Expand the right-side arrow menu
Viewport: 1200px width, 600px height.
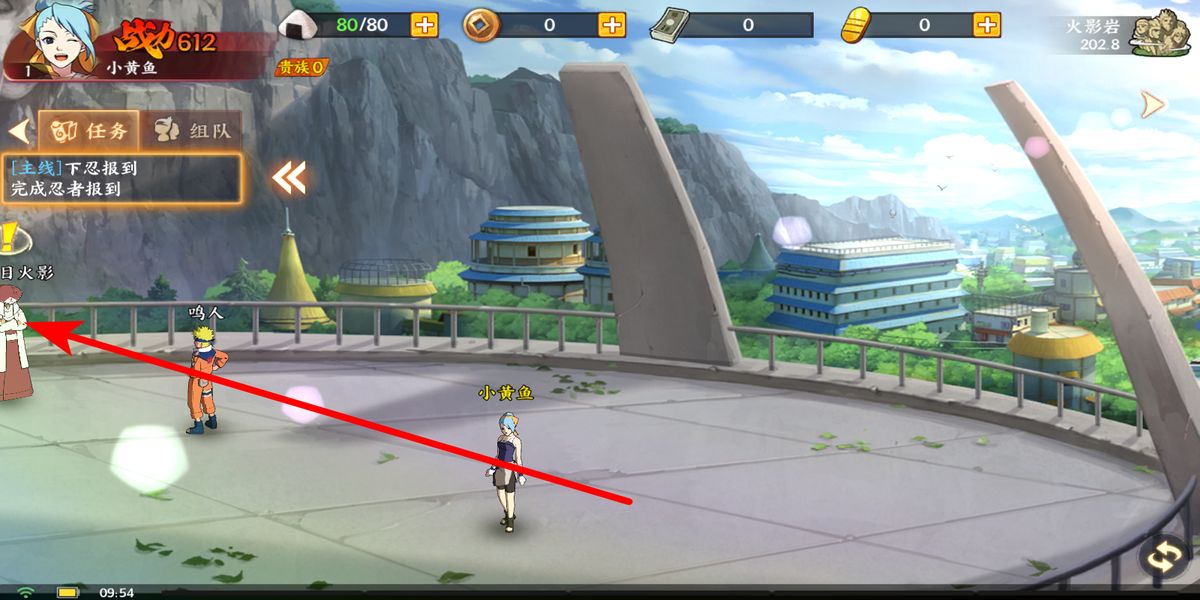tap(1153, 104)
